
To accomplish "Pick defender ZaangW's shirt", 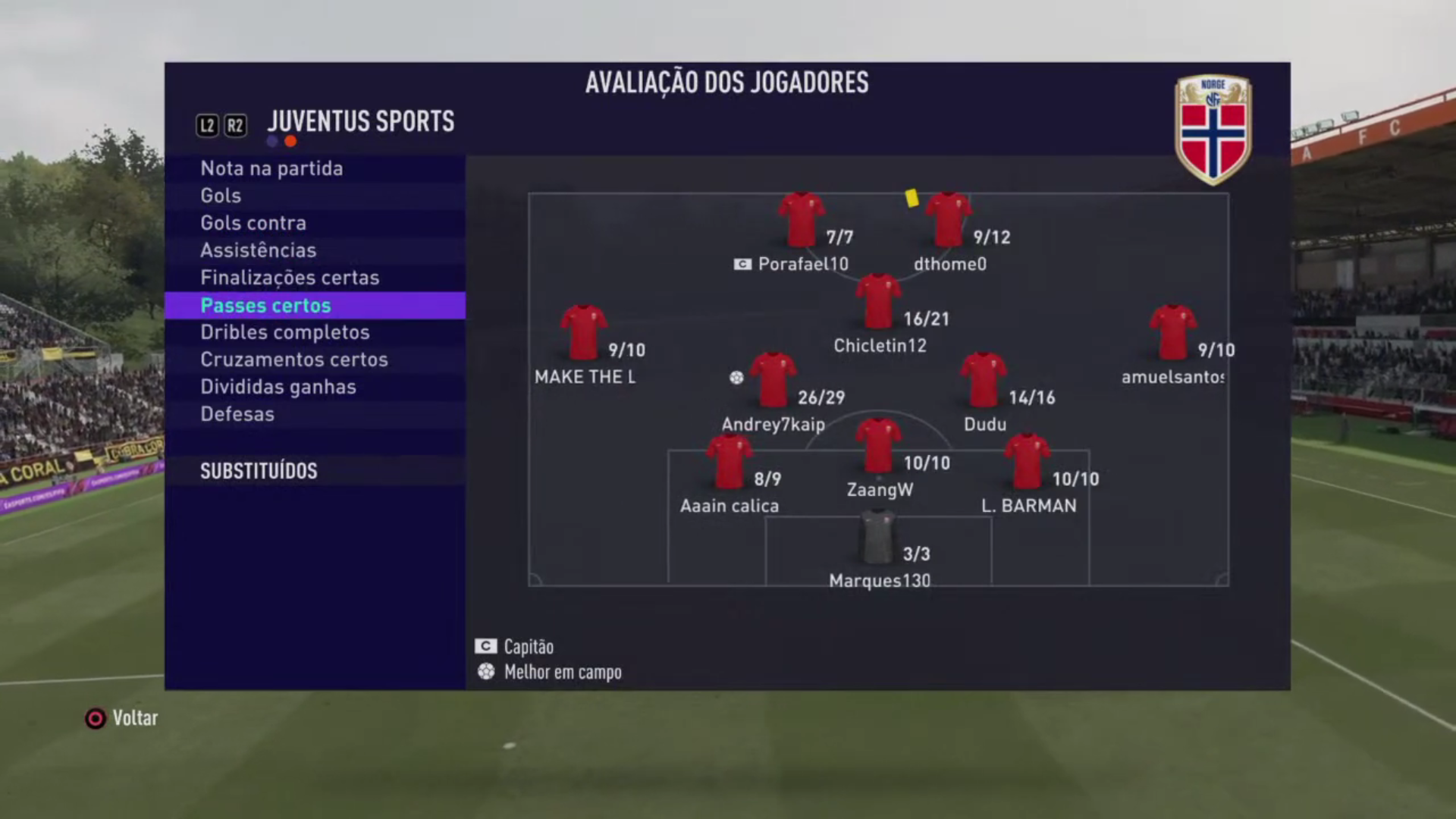I will click(x=878, y=446).
